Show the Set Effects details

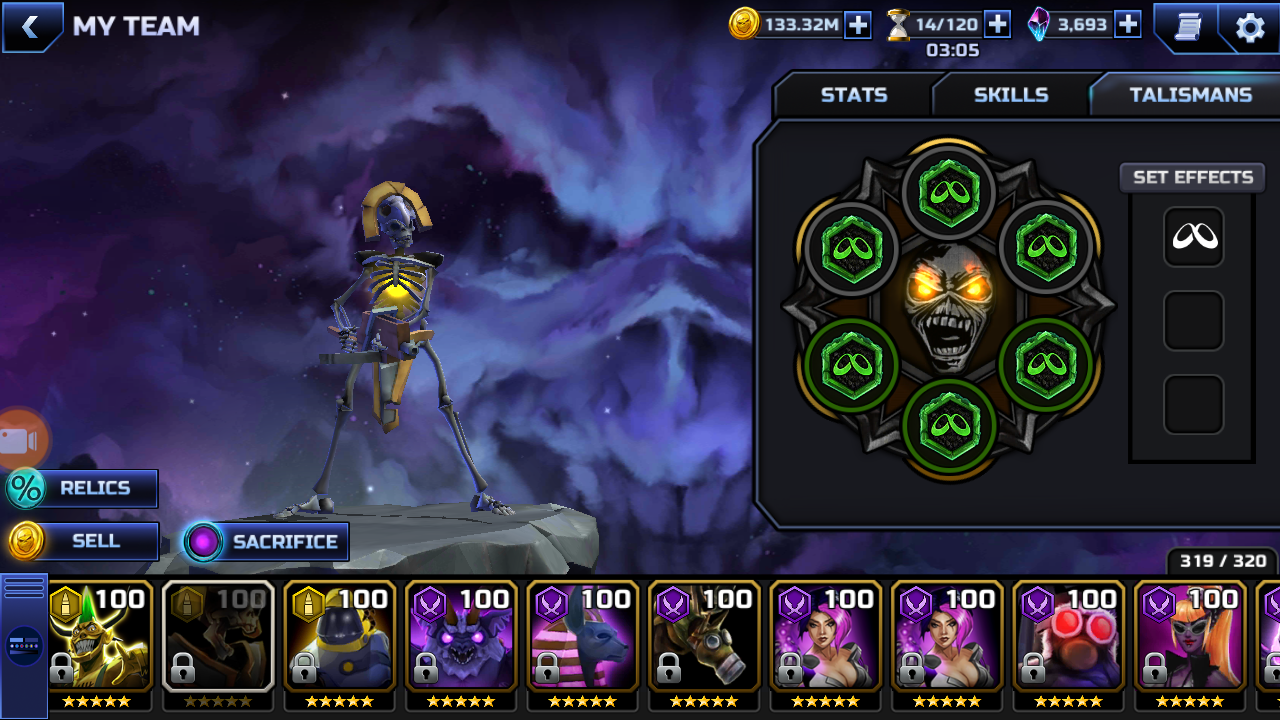[x=1192, y=178]
